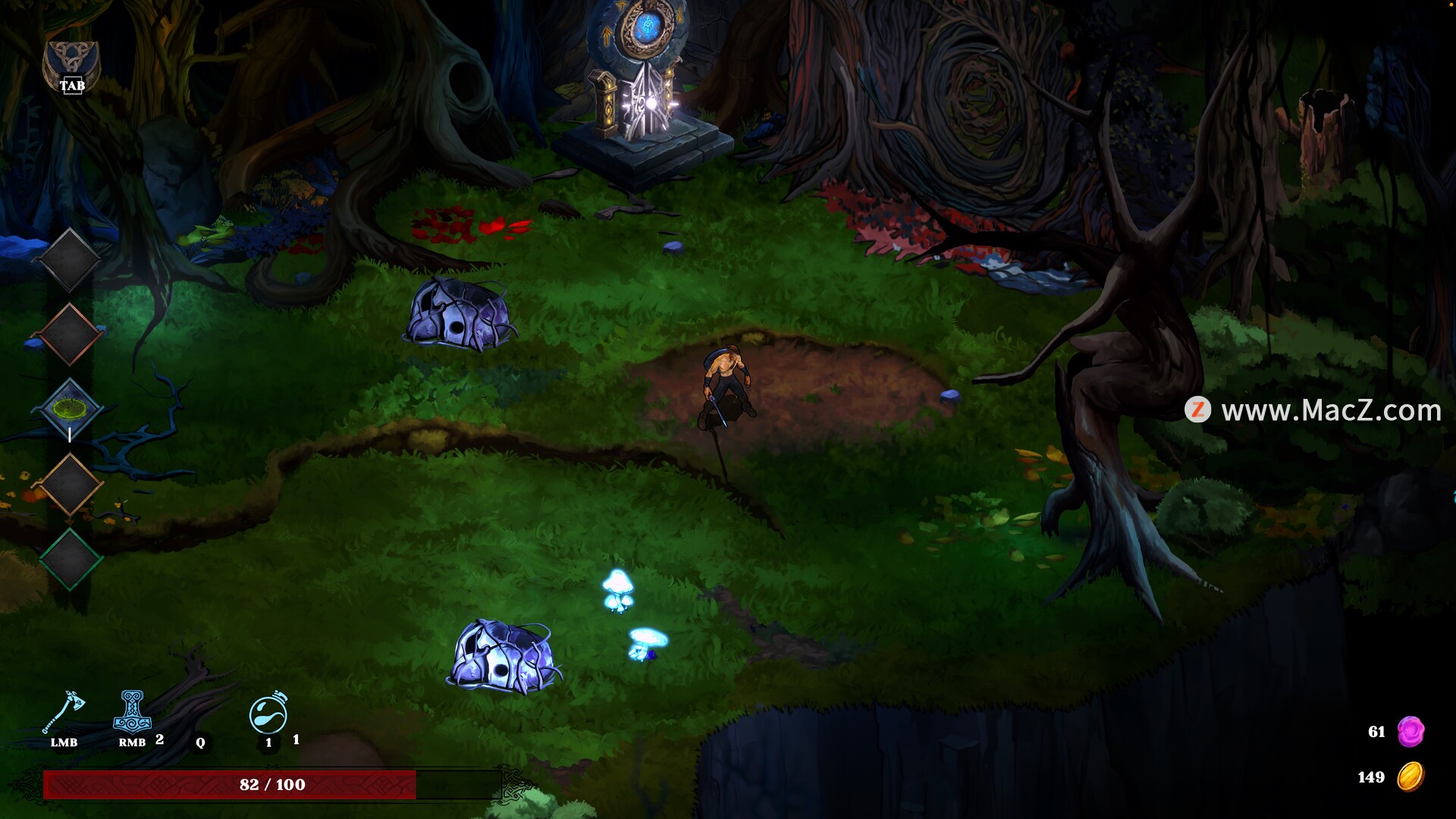Select the diamond slot holding the green ring
This screenshot has height=819, width=1456.
pyautogui.click(x=69, y=409)
